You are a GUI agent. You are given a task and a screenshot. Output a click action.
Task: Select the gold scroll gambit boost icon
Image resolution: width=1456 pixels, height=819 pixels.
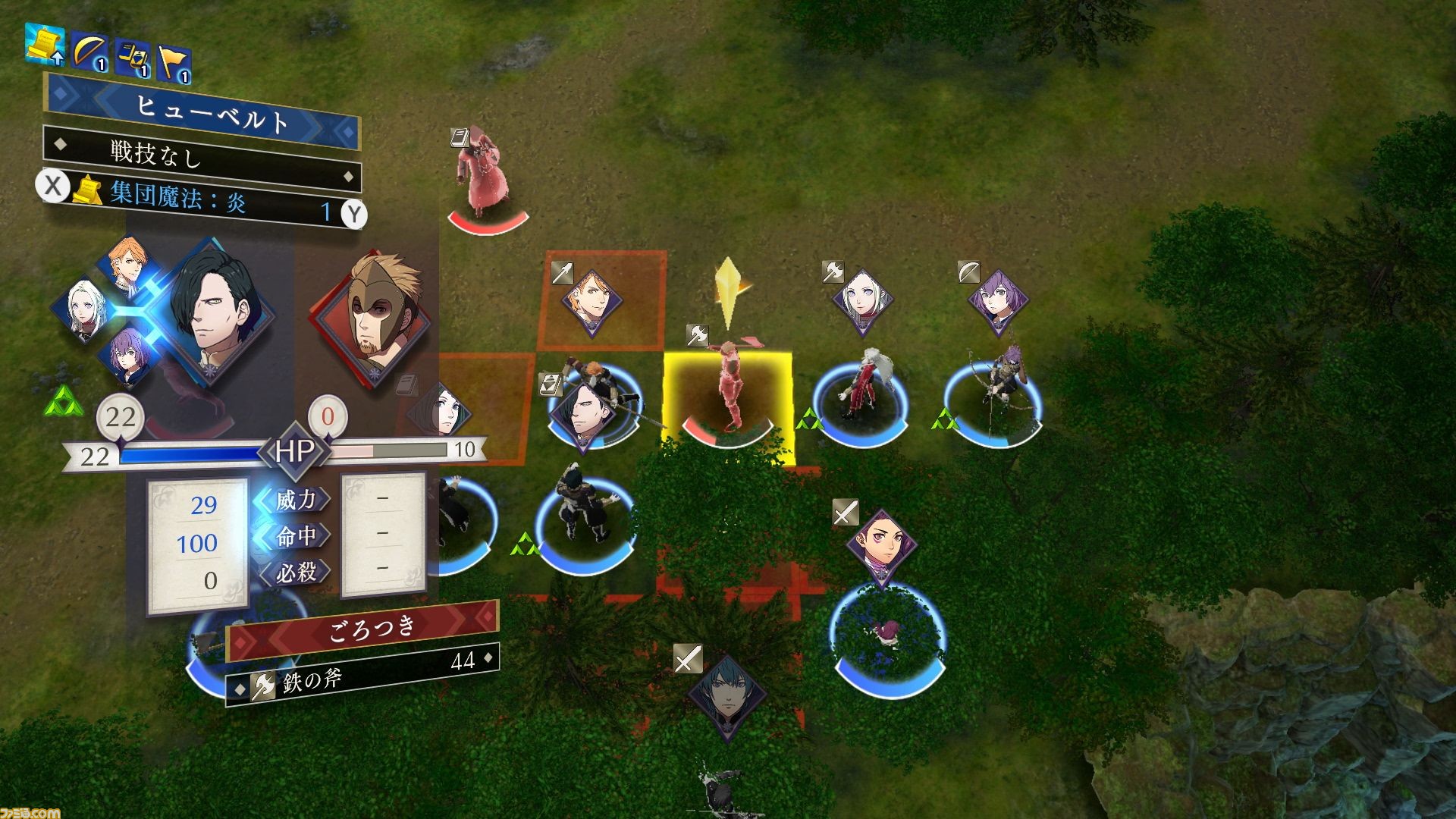tap(45, 43)
